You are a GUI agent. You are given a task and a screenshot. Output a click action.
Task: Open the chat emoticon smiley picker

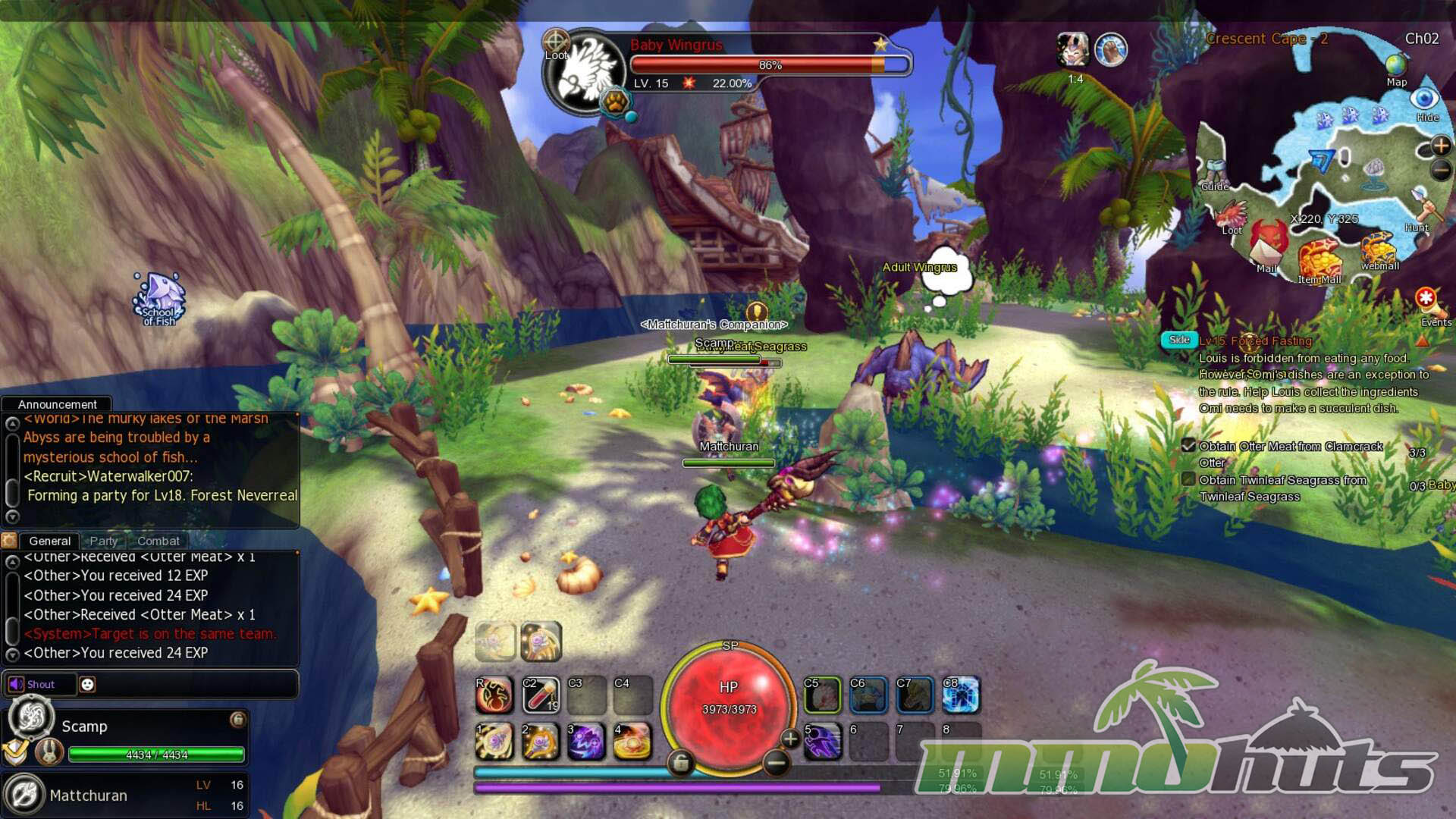click(x=88, y=684)
